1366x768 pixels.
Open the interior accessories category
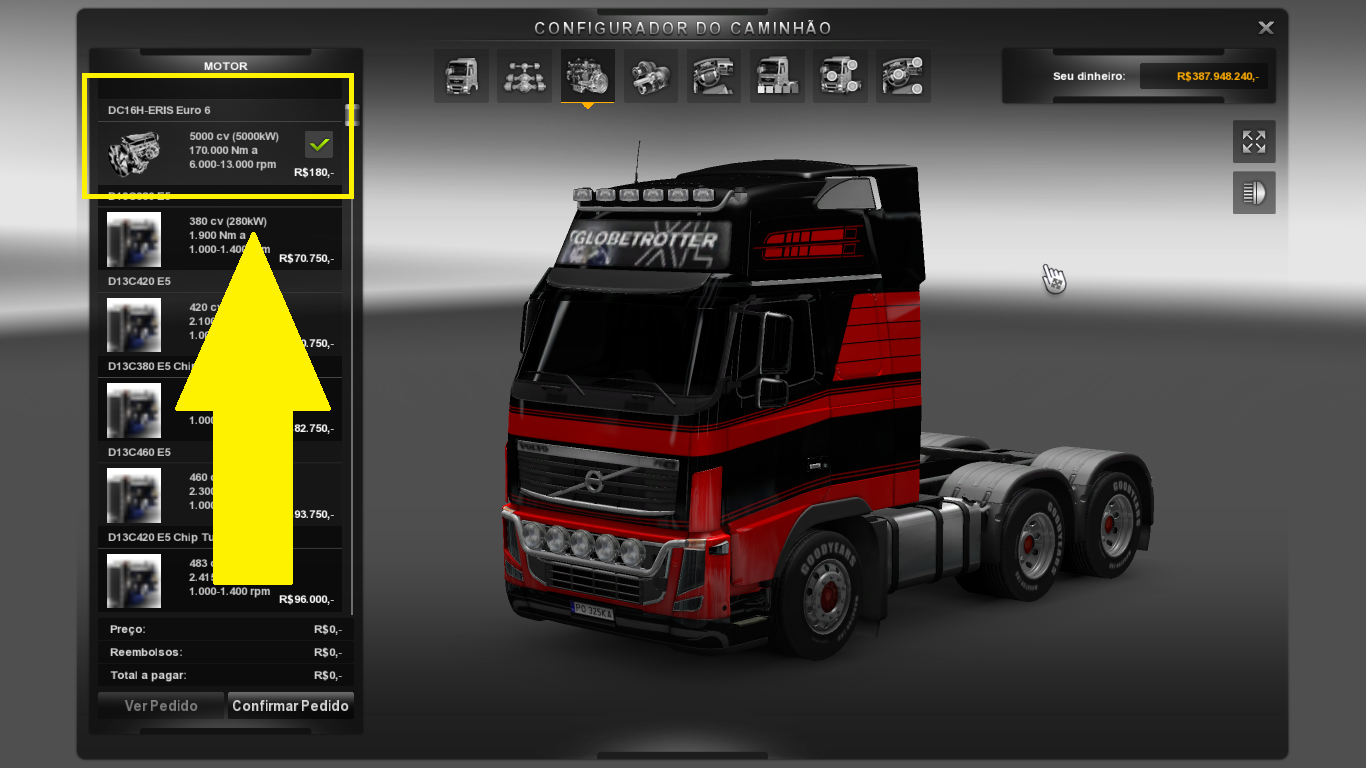point(713,75)
